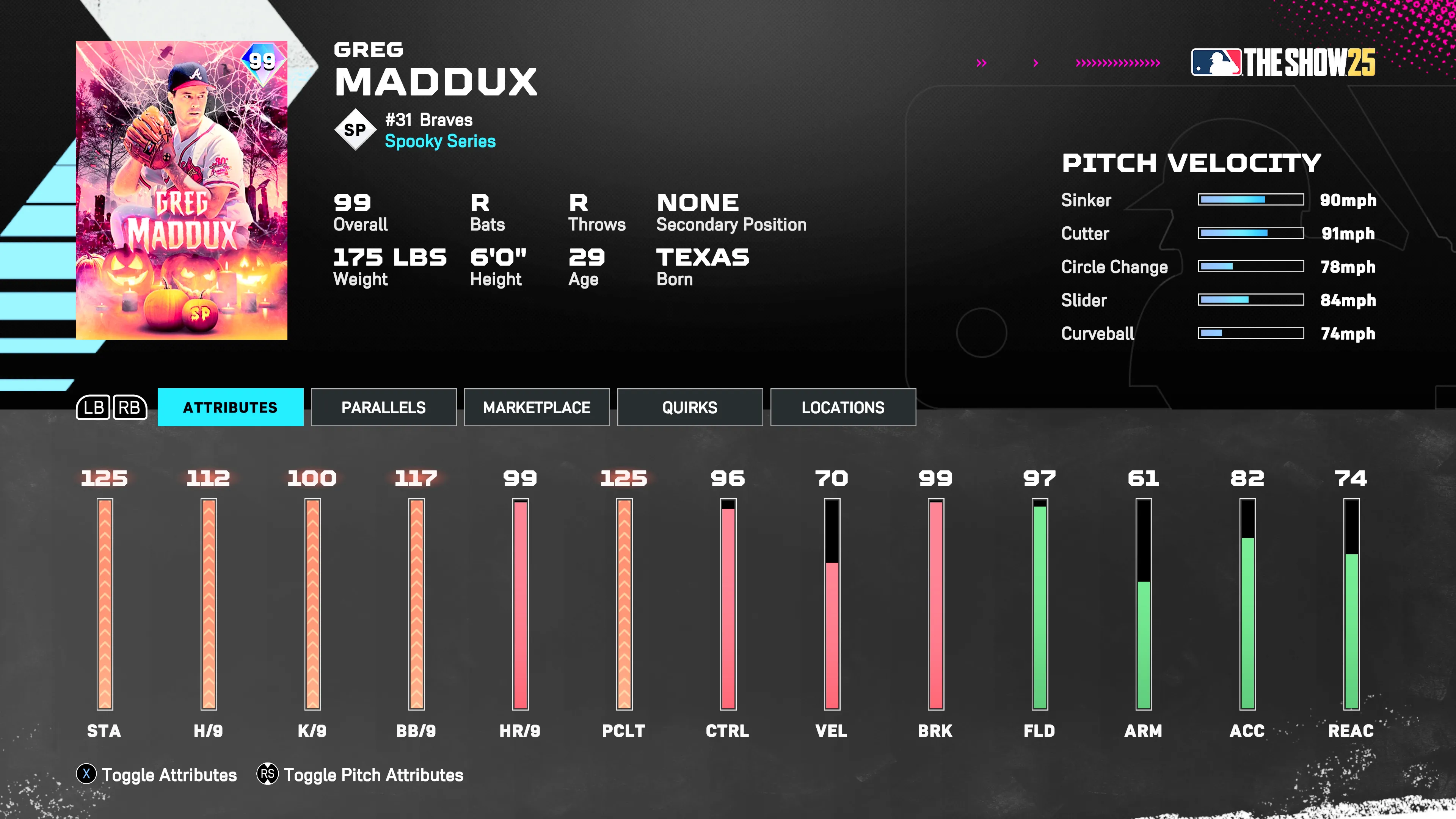Toggle view to the PARALLELS panel
This screenshot has width=1456, height=819.
pyautogui.click(x=383, y=407)
